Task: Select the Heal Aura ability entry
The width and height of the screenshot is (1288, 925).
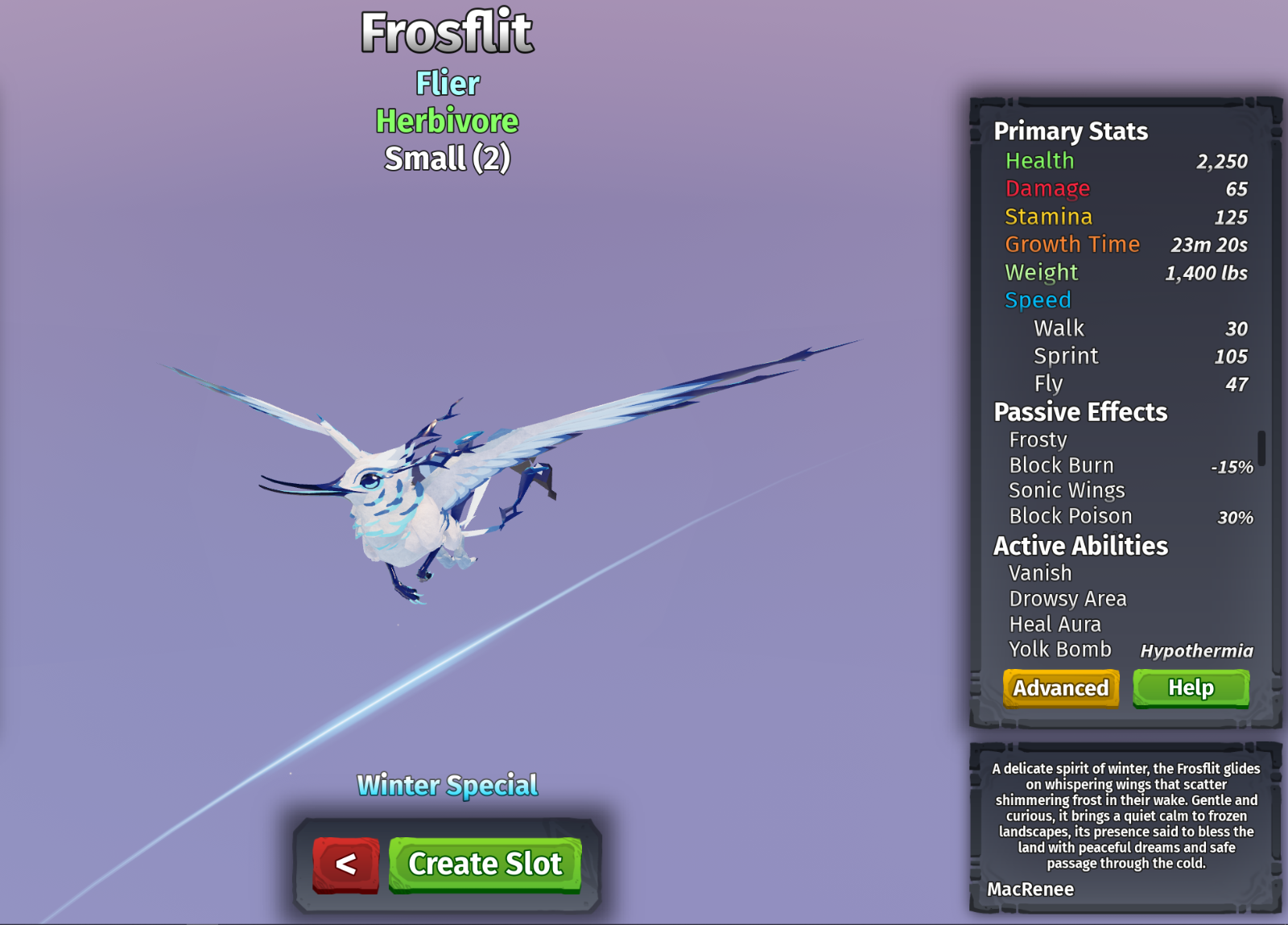Action: (x=1055, y=624)
